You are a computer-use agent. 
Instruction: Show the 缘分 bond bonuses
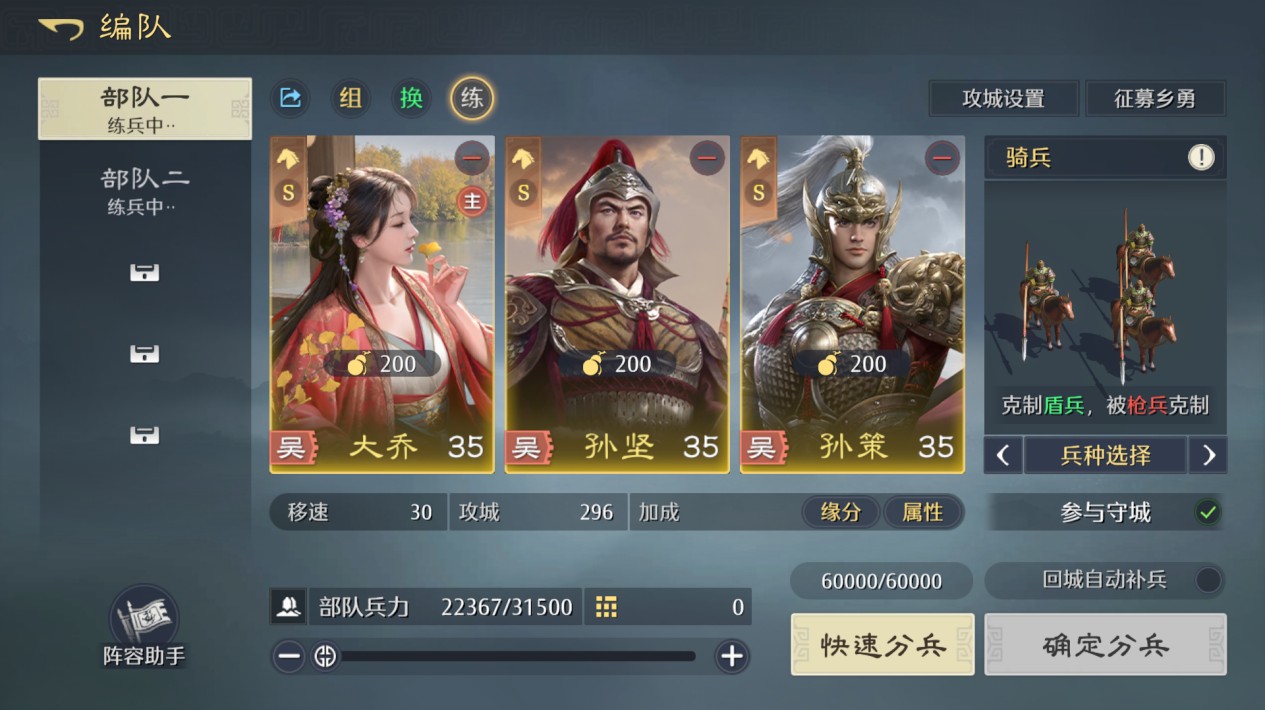click(x=841, y=512)
